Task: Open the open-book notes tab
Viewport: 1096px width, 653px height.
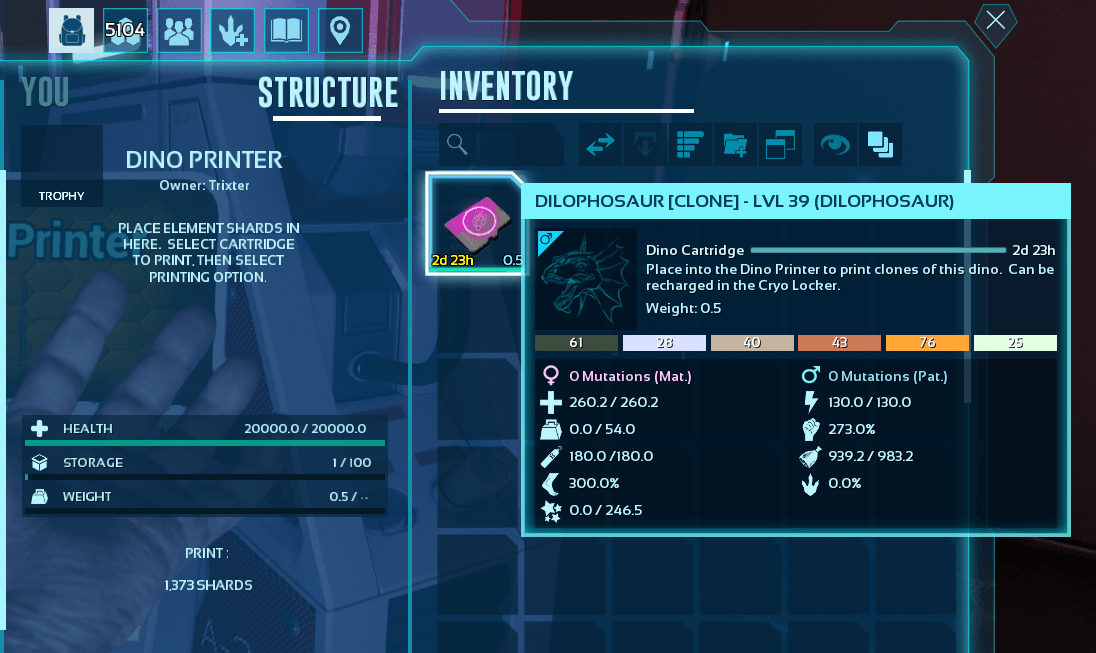Action: [287, 31]
